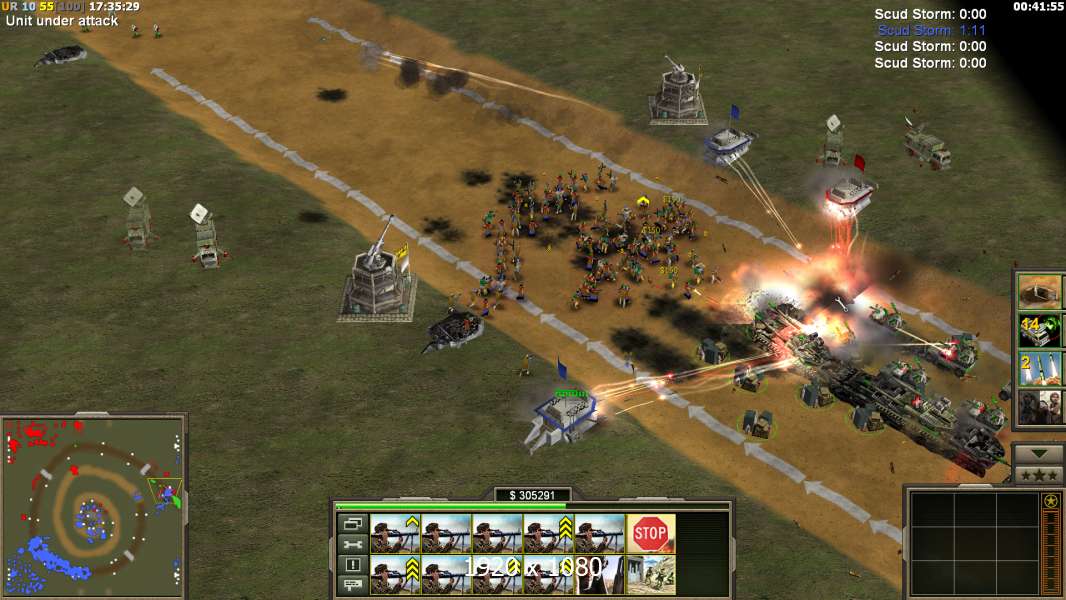Activate the tunnel hole power shortcut

tap(1040, 292)
